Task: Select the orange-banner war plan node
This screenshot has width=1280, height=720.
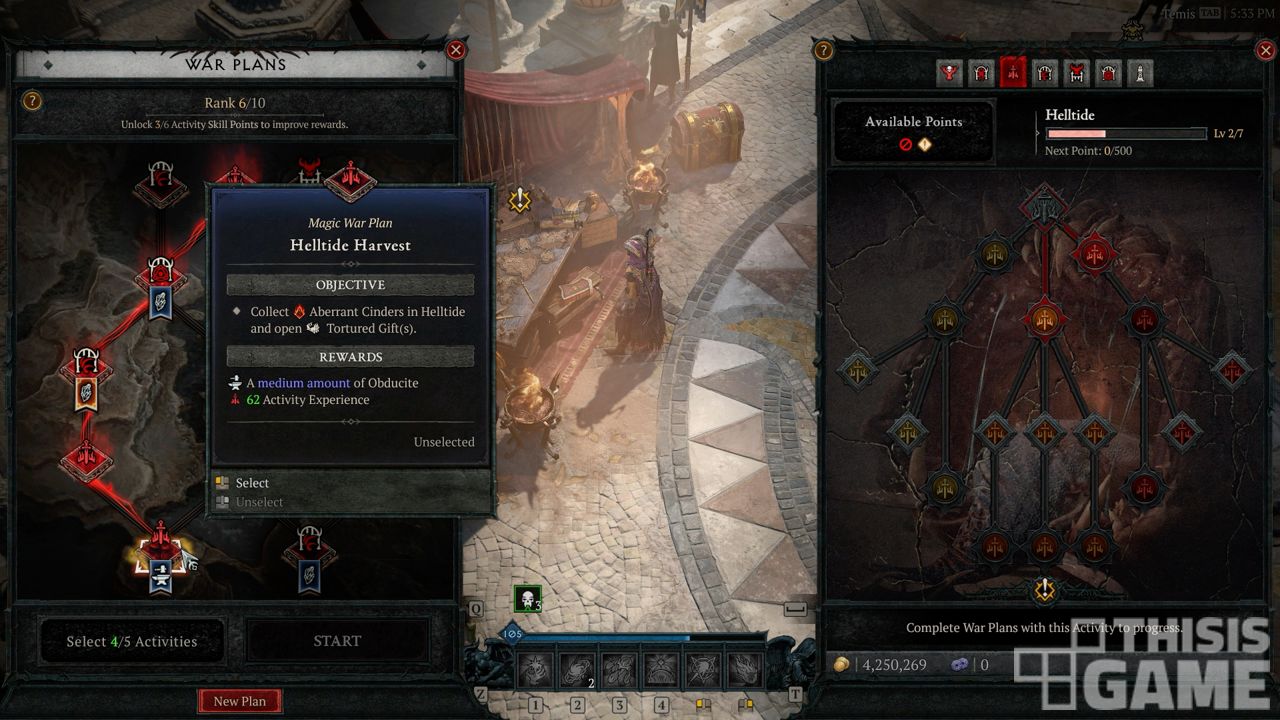Action: coord(86,381)
